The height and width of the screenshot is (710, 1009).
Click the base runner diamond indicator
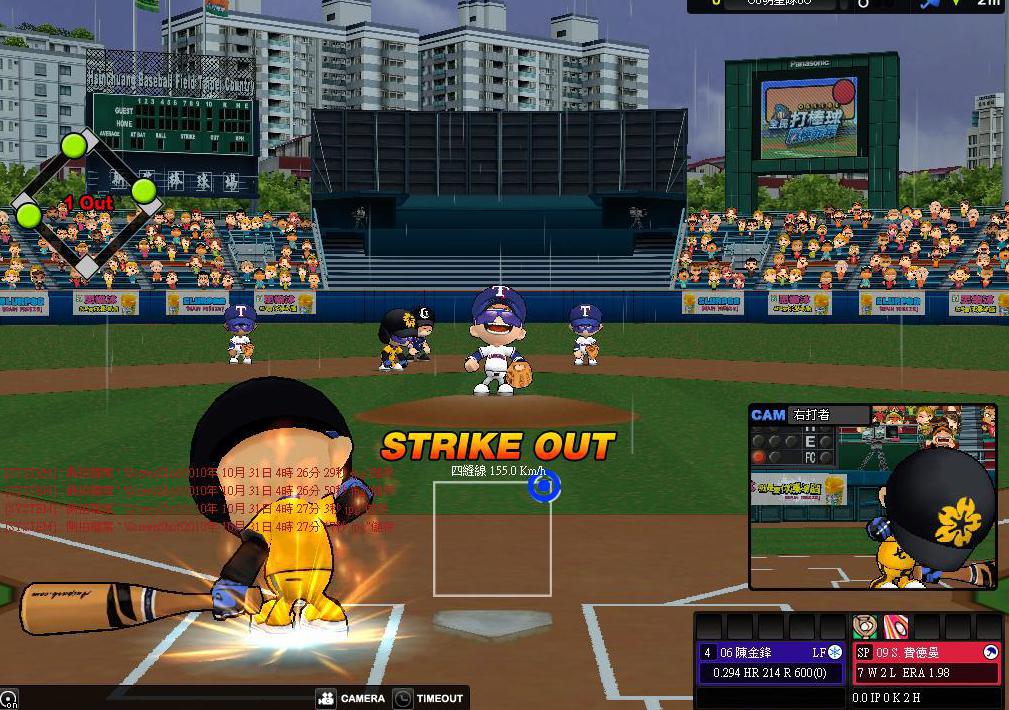pos(86,202)
